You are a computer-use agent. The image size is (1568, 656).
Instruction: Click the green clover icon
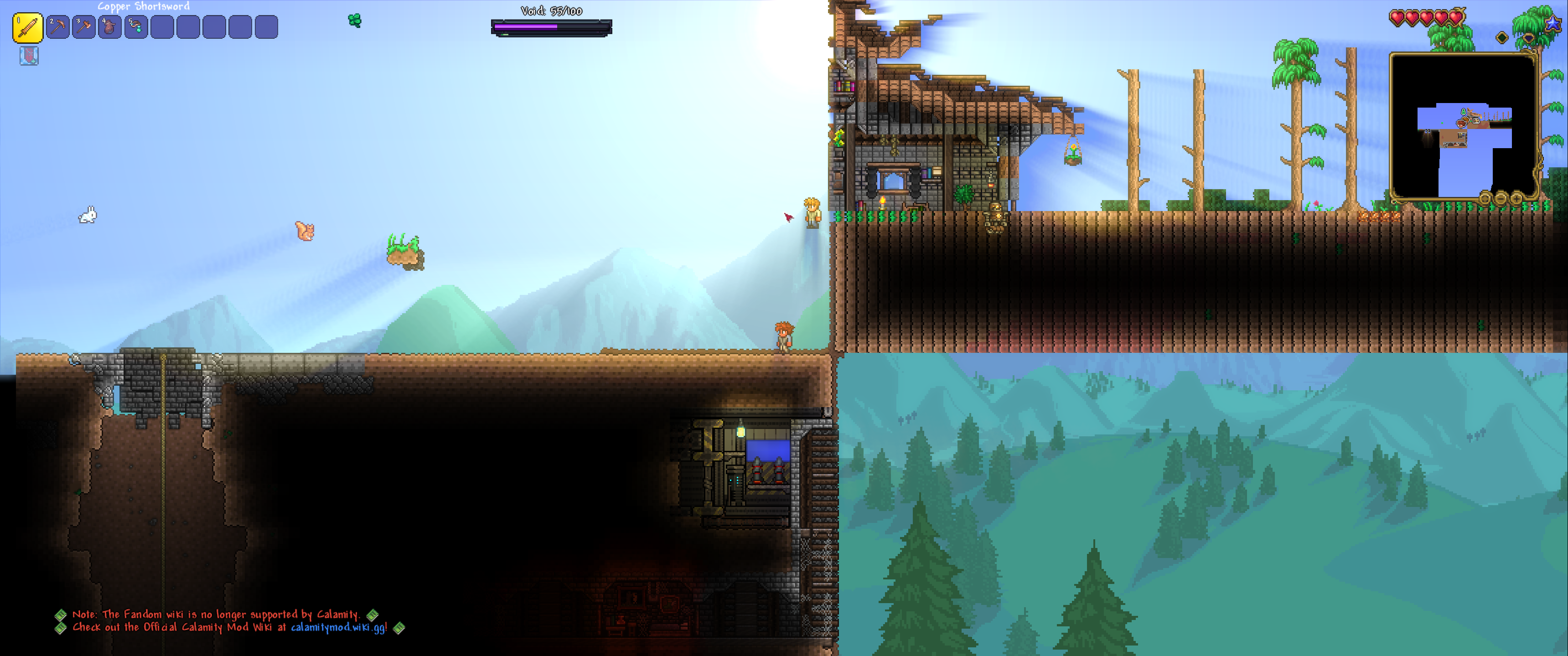click(355, 21)
